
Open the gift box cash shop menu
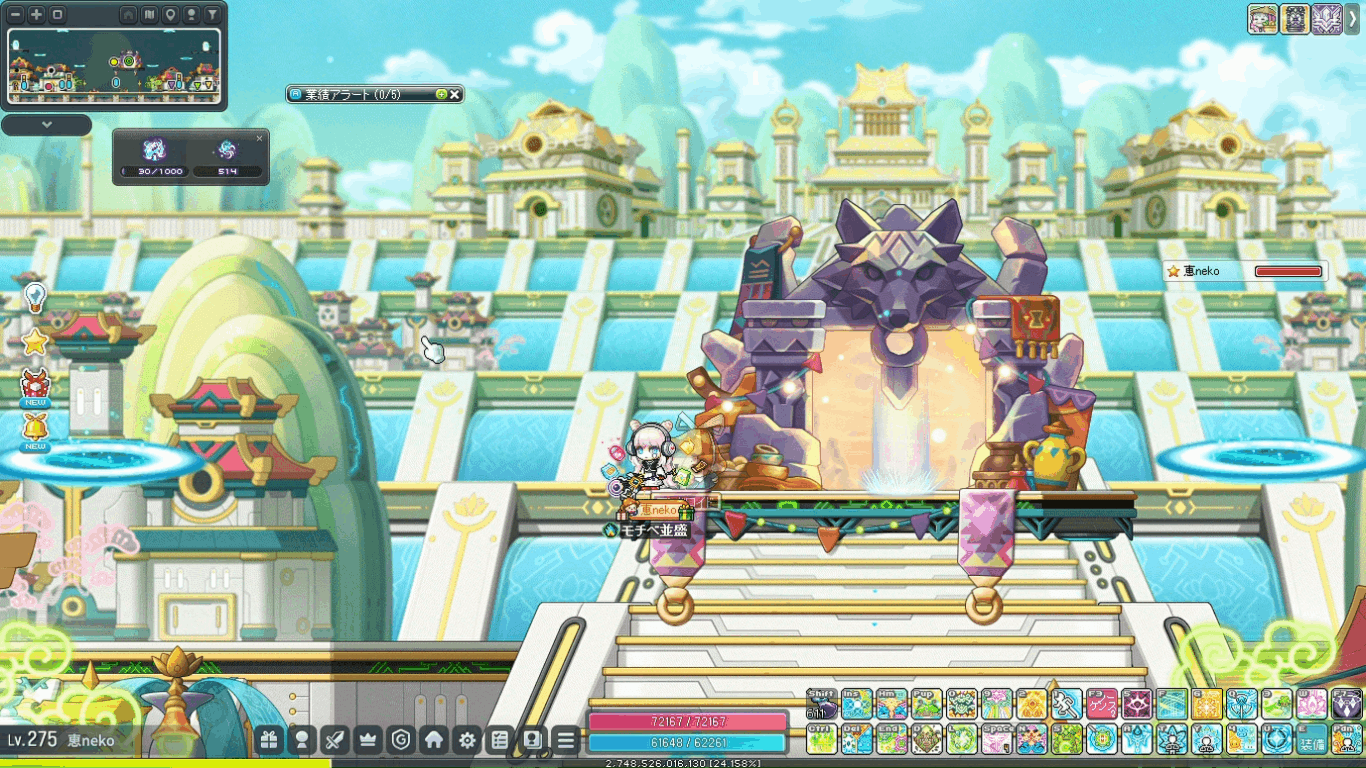pos(268,740)
